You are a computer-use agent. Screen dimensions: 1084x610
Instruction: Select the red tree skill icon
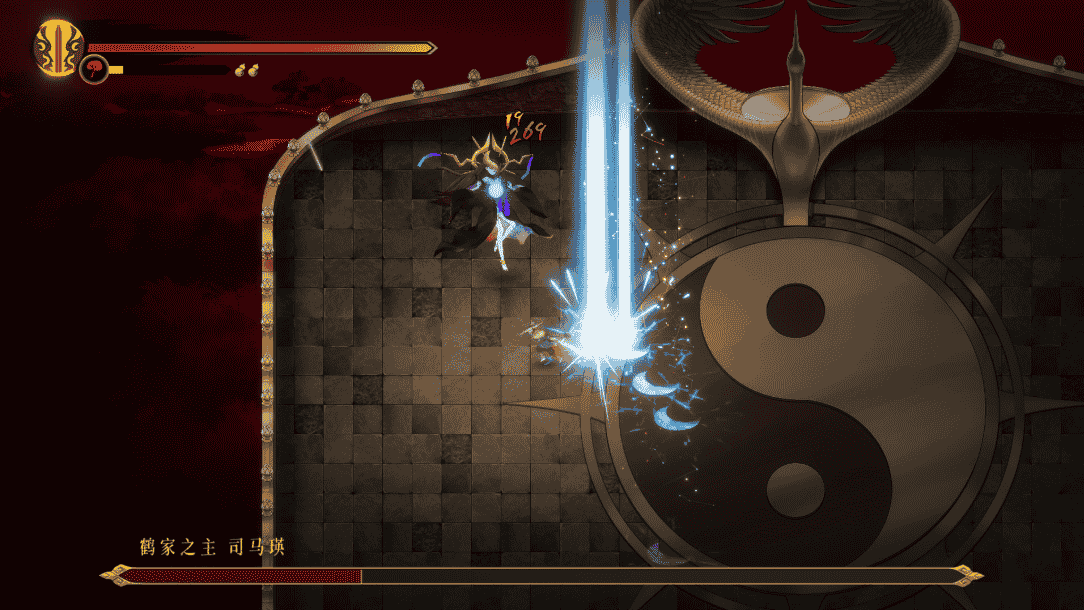click(94, 70)
